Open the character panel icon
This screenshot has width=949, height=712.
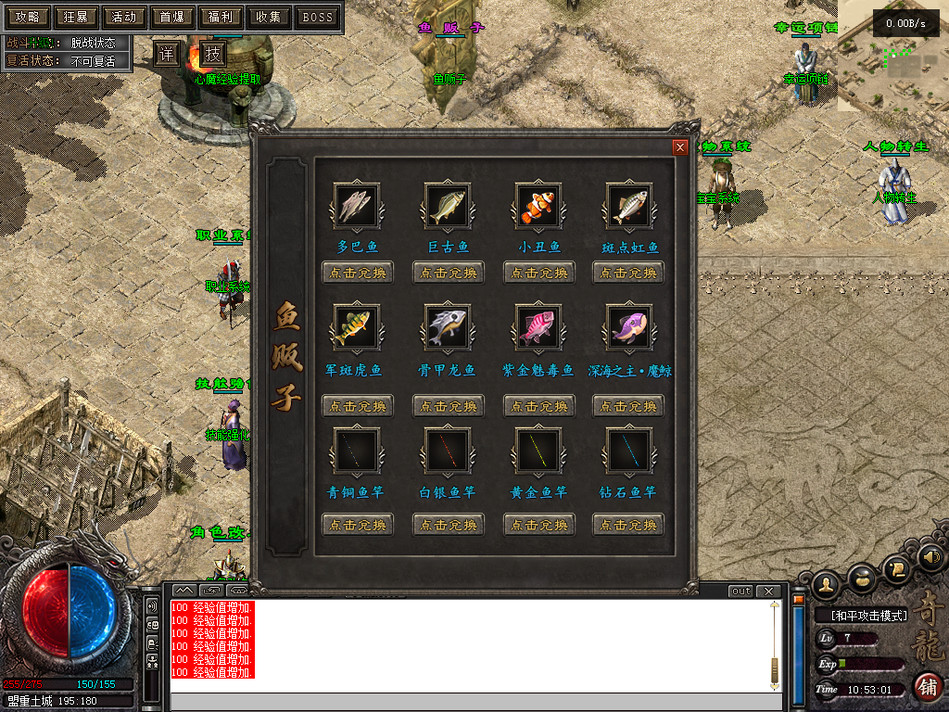click(x=826, y=585)
